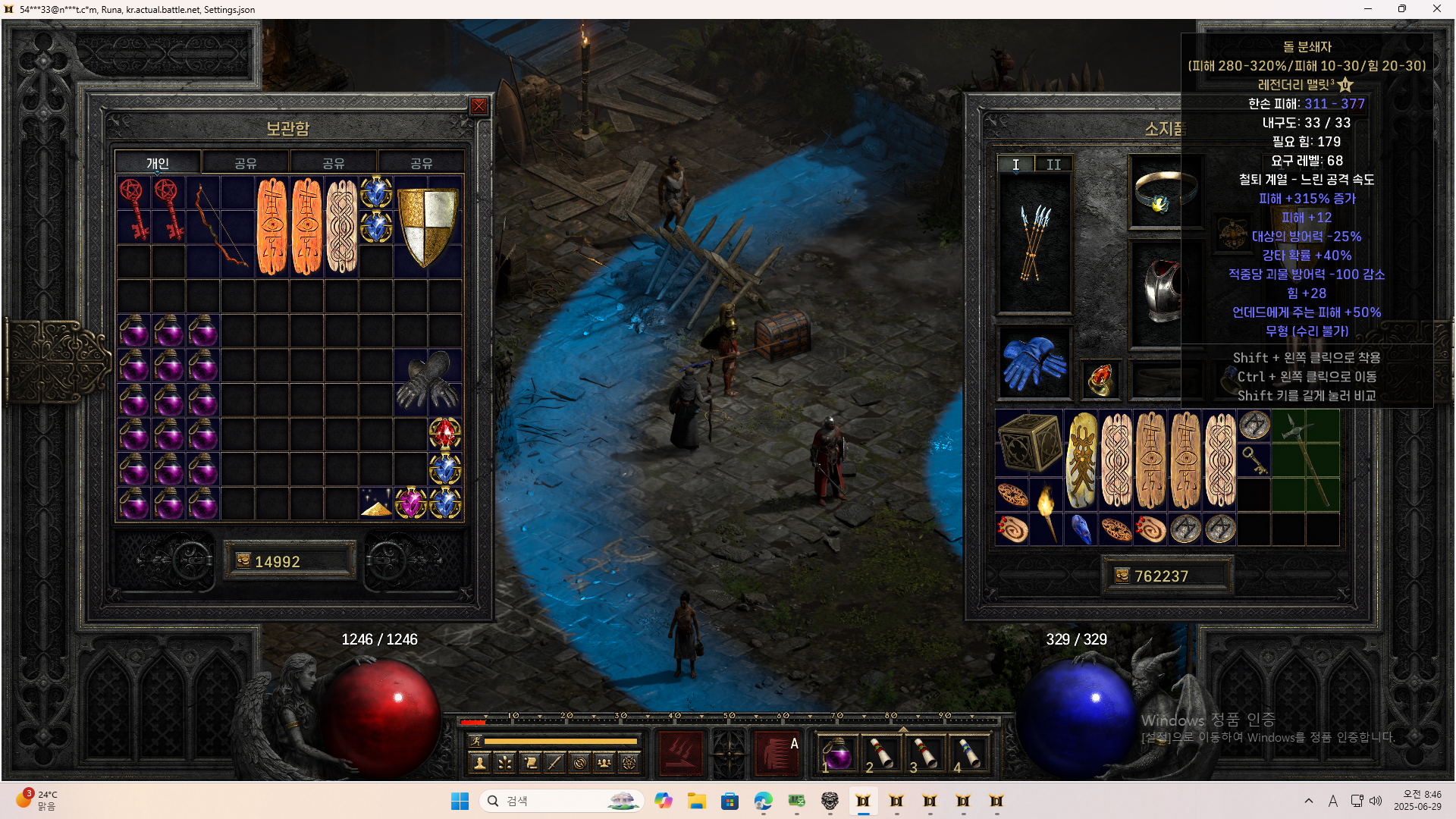Close the stash window with the red X
1456x819 pixels.
[479, 106]
